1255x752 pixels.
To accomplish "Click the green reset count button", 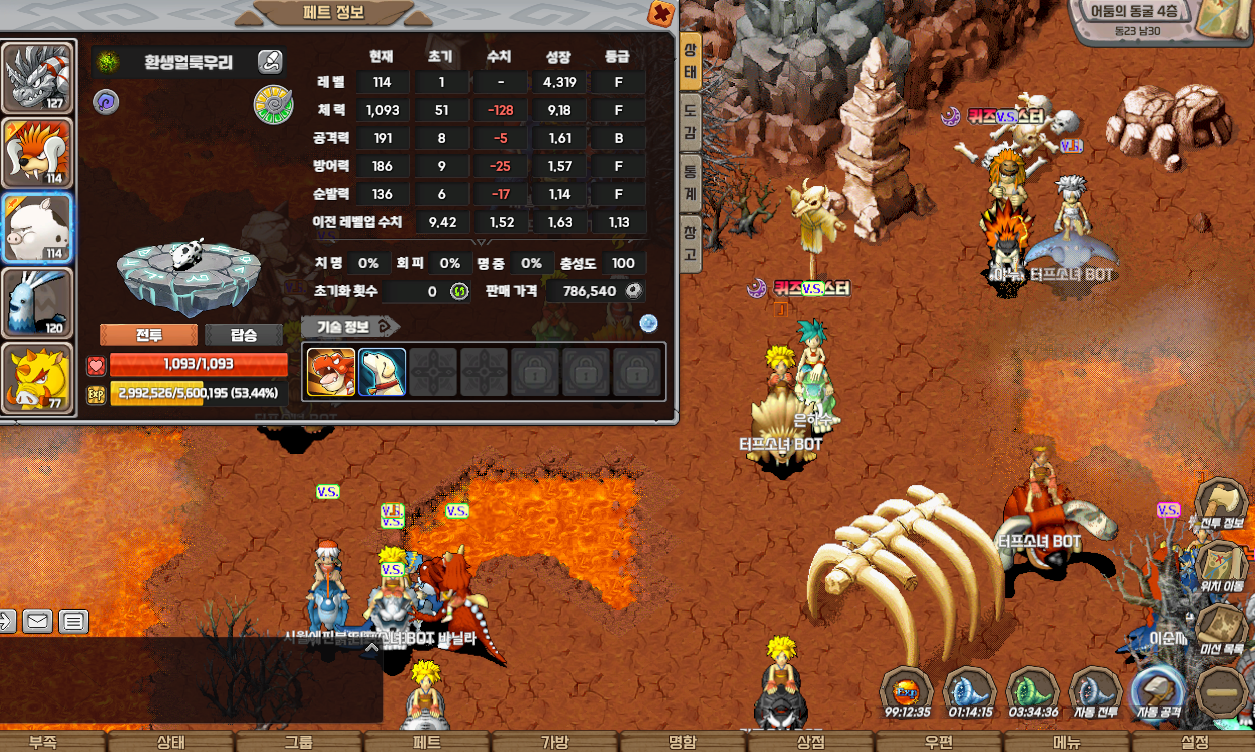I will coord(459,291).
